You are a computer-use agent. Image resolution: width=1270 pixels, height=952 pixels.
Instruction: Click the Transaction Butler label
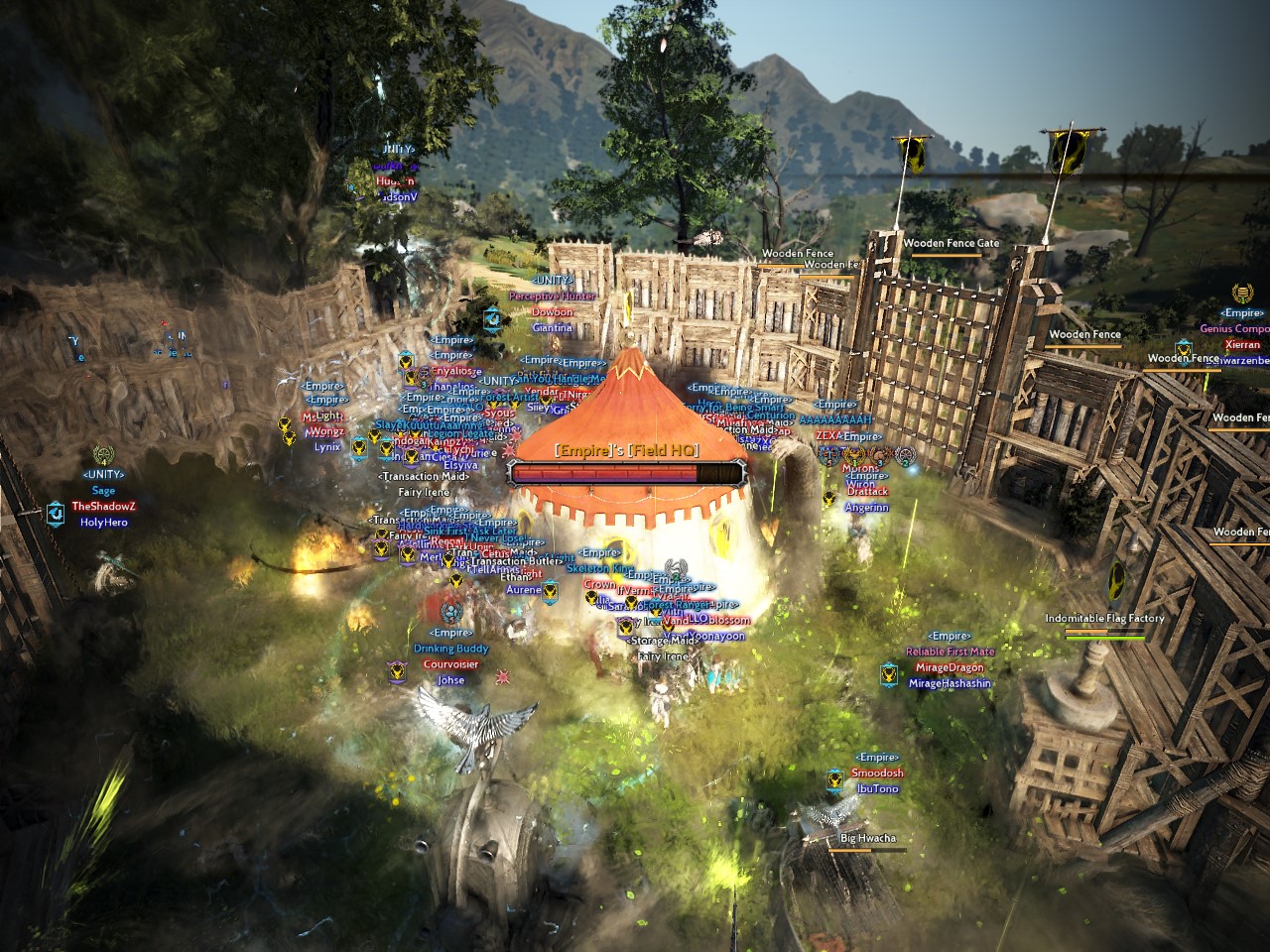click(x=514, y=561)
